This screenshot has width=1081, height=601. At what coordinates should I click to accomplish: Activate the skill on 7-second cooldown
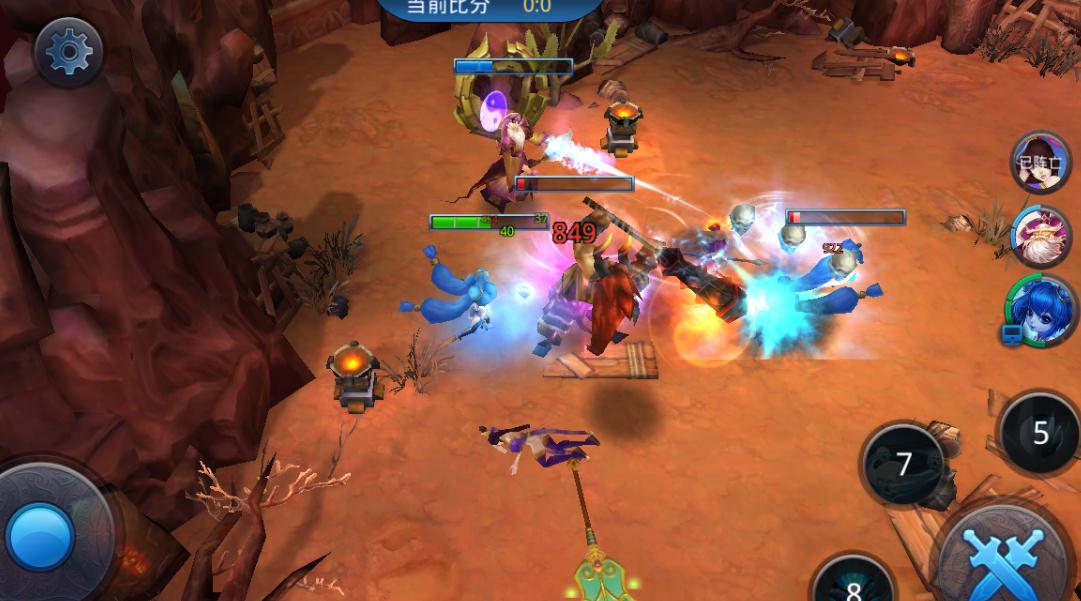click(x=904, y=464)
